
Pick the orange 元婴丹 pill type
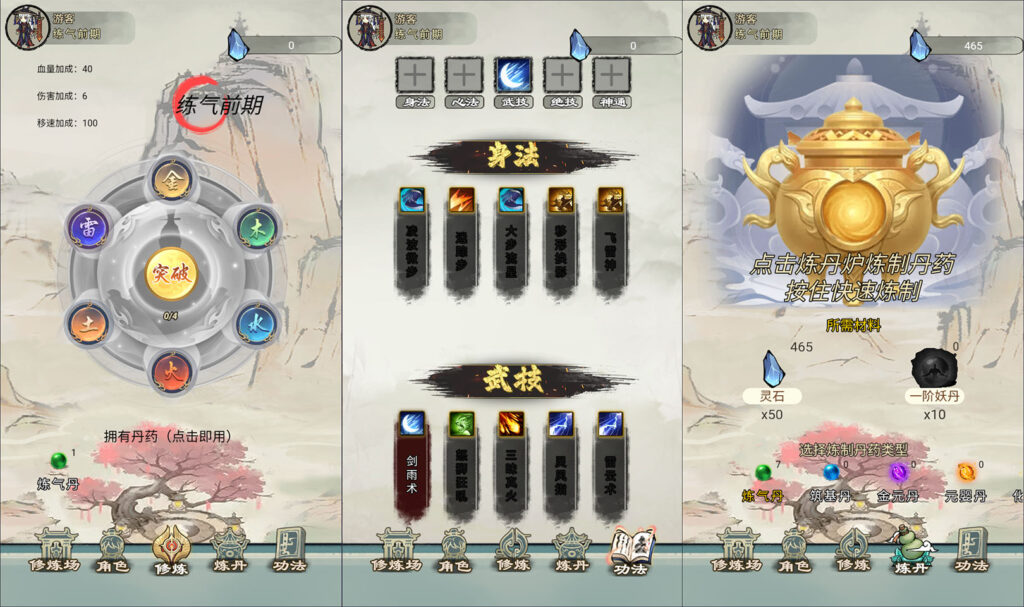click(x=965, y=473)
